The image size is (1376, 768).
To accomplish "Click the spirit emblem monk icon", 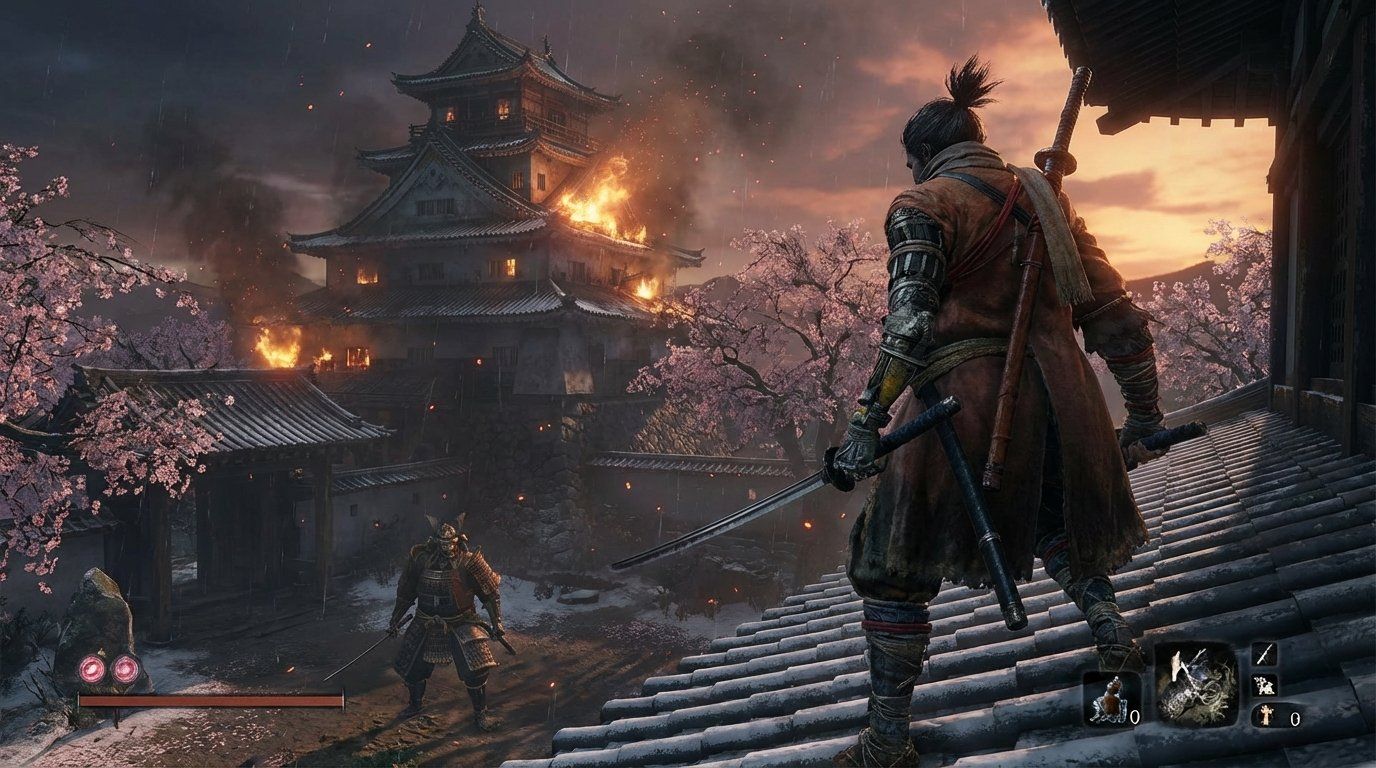I will [x=1267, y=717].
